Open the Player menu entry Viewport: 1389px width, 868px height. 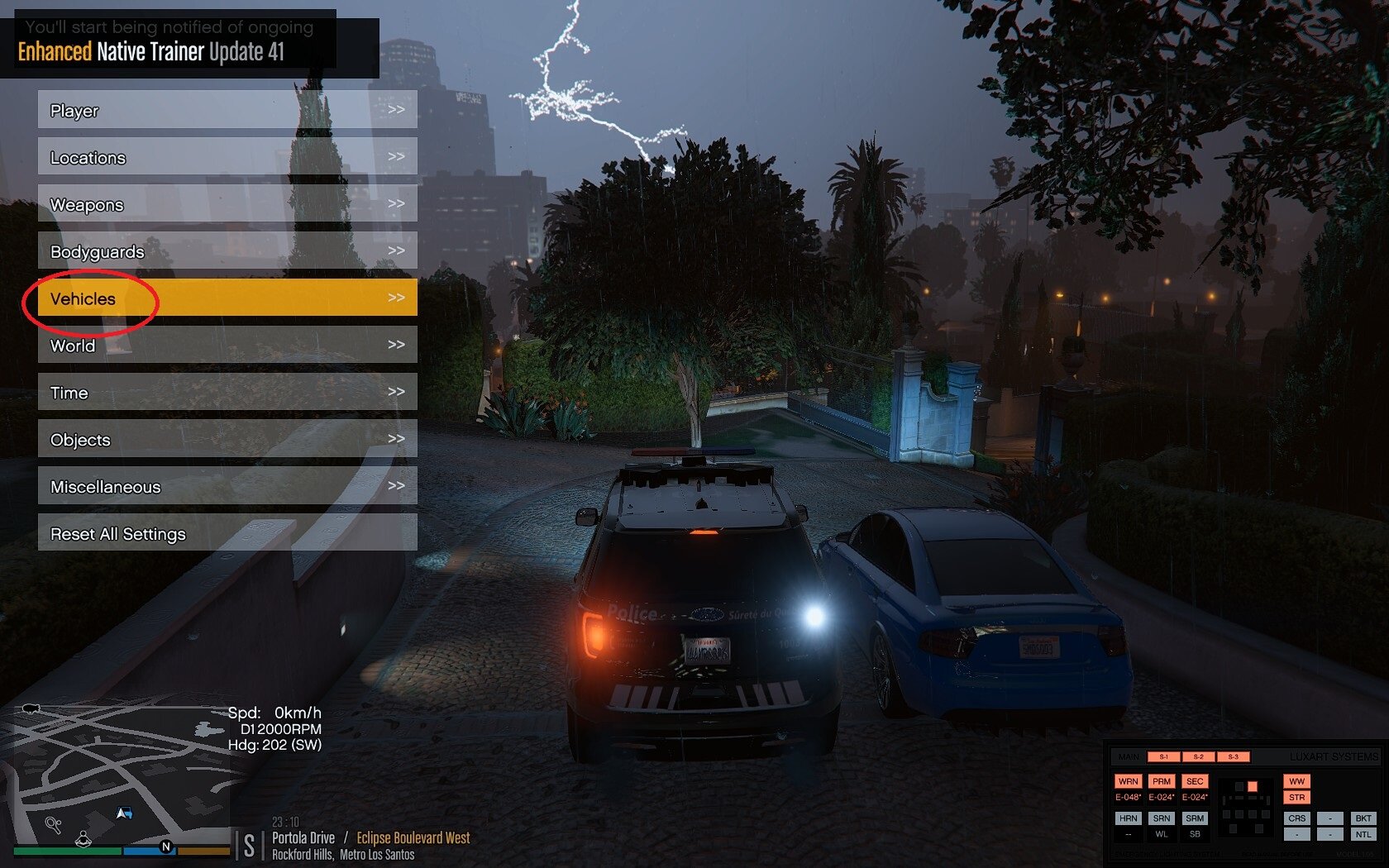227,110
